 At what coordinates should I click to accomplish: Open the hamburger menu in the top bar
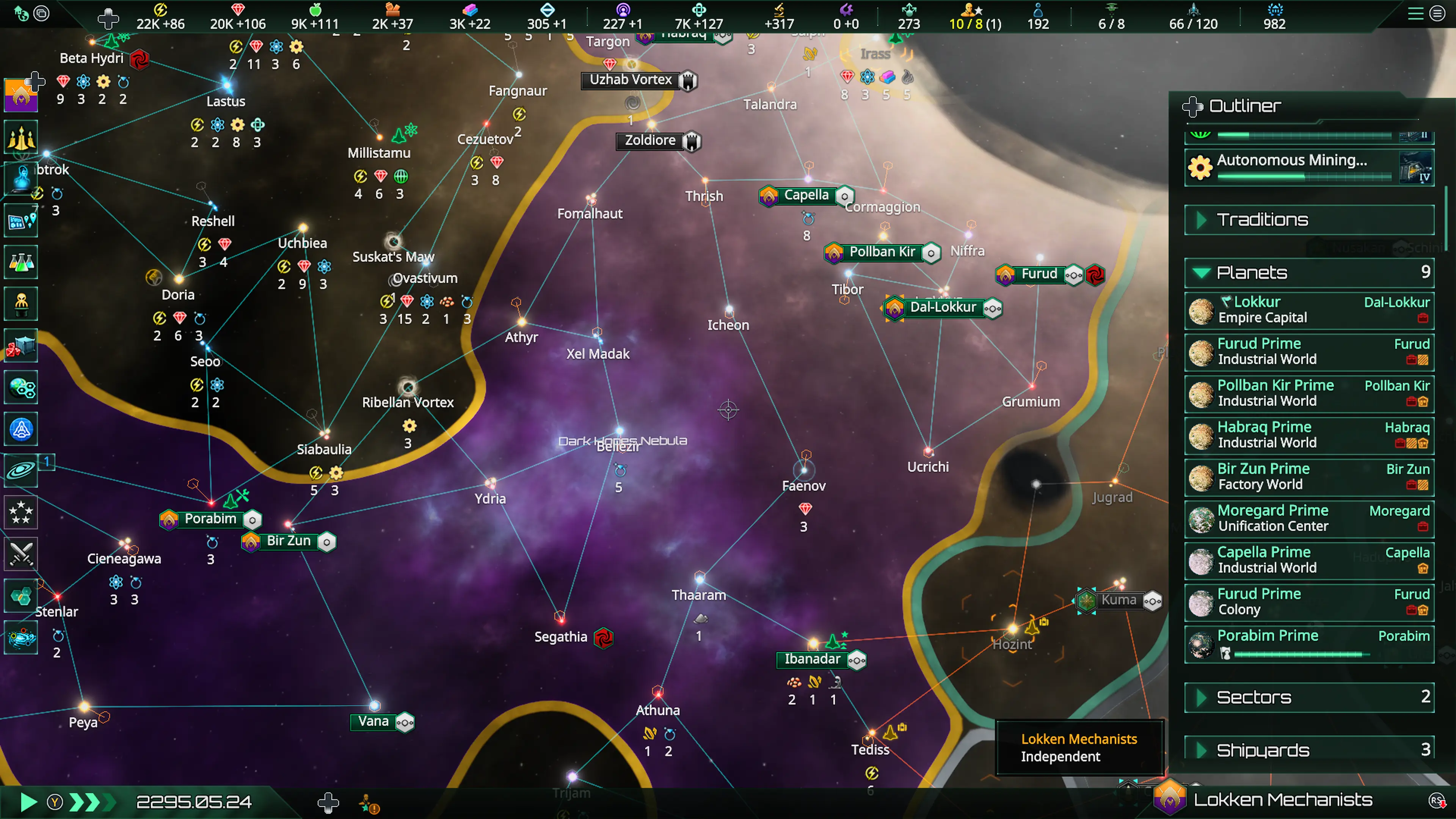(x=1415, y=14)
